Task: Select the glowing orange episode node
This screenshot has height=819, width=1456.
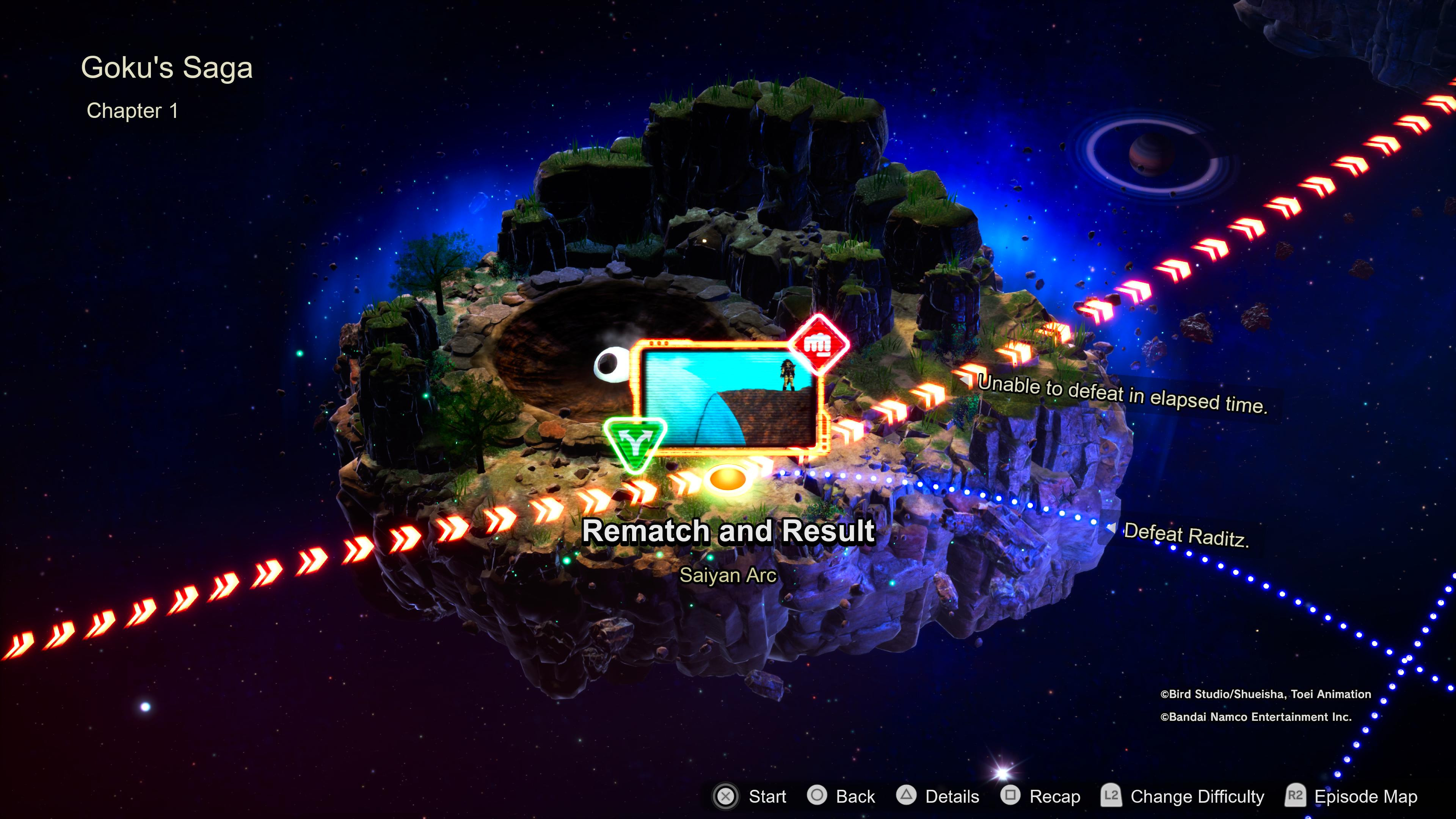Action: pos(728,479)
